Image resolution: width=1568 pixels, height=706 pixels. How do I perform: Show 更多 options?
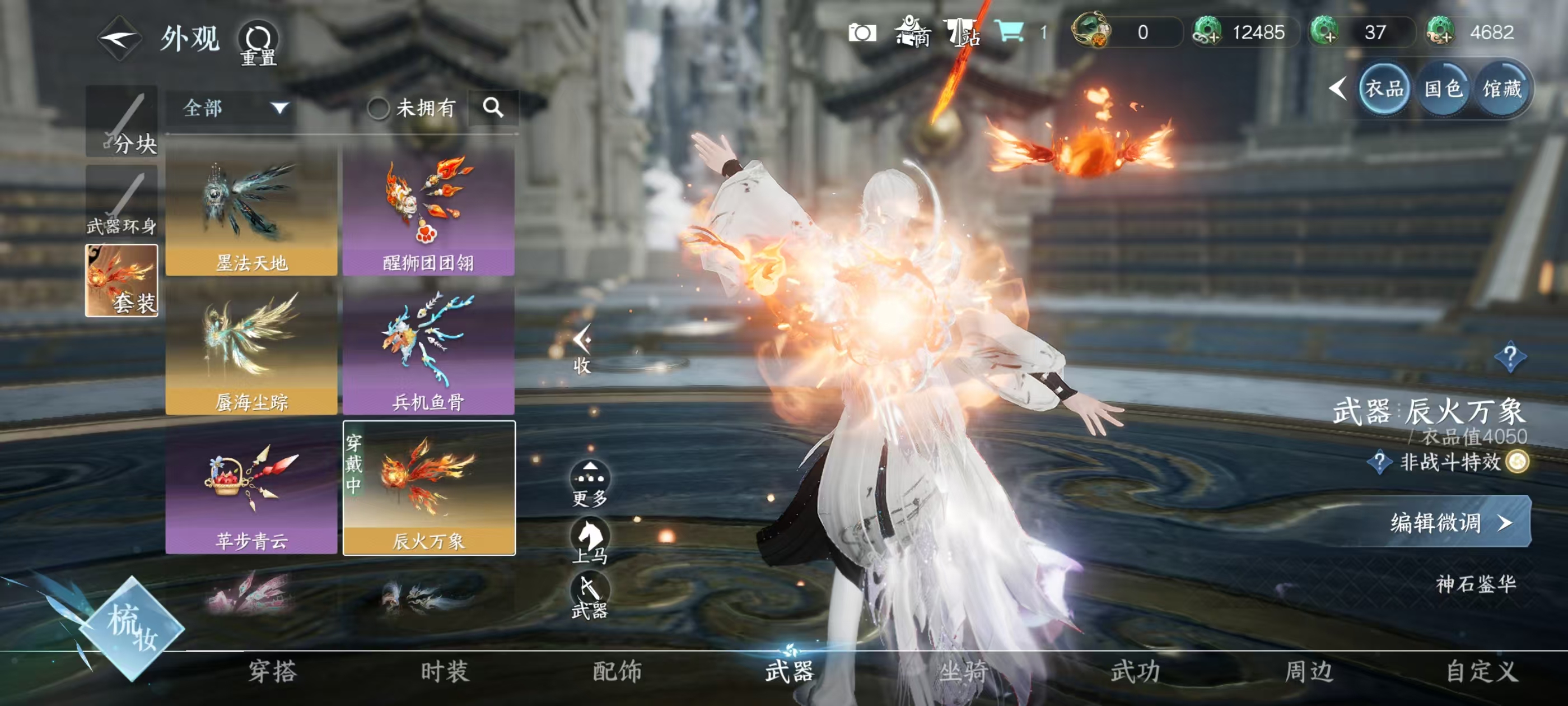point(589,482)
